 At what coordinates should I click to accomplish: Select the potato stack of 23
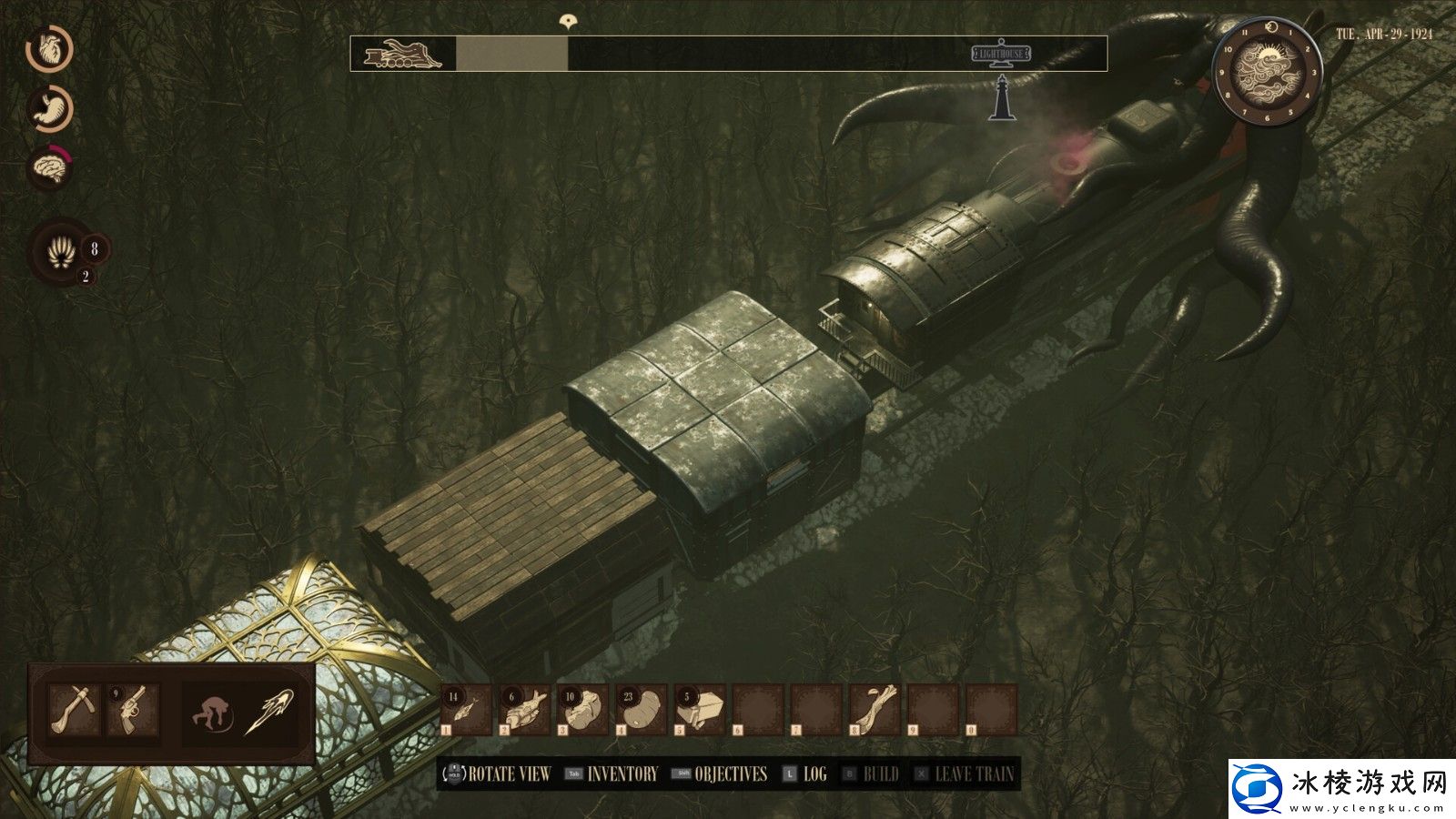pos(642,710)
